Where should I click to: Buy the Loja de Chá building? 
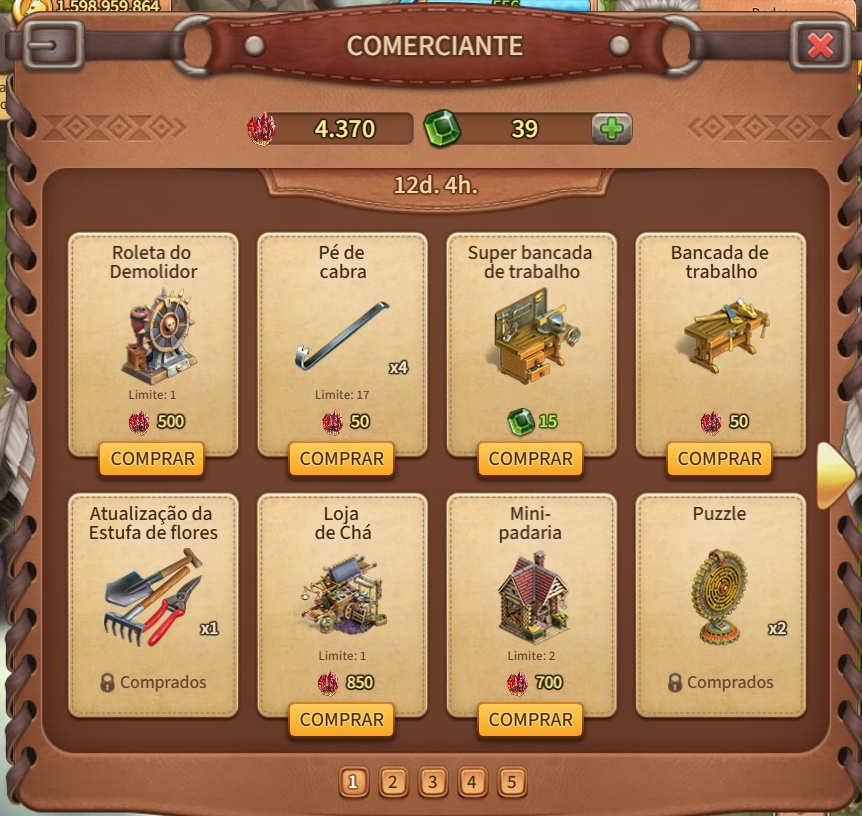tap(341, 720)
